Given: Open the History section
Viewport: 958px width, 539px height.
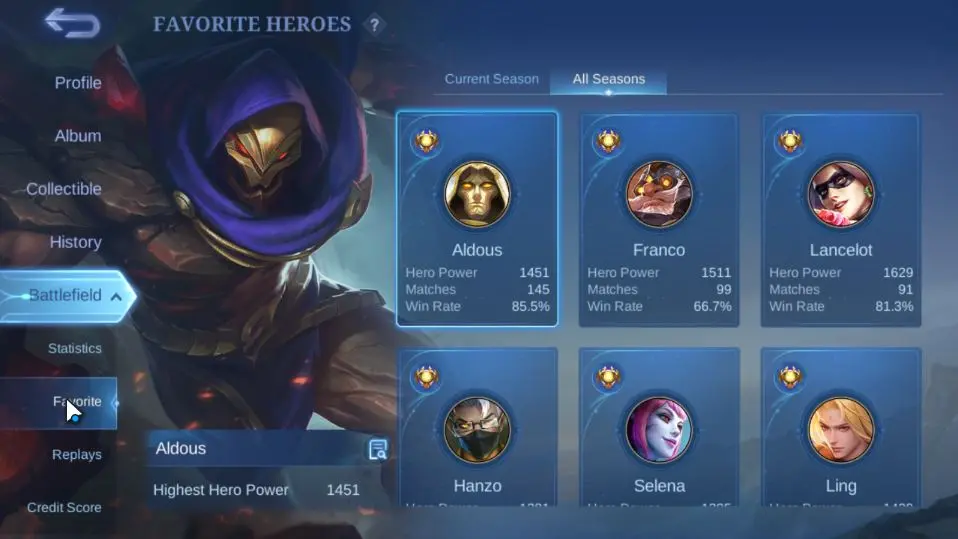Looking at the screenshot, I should tap(75, 242).
